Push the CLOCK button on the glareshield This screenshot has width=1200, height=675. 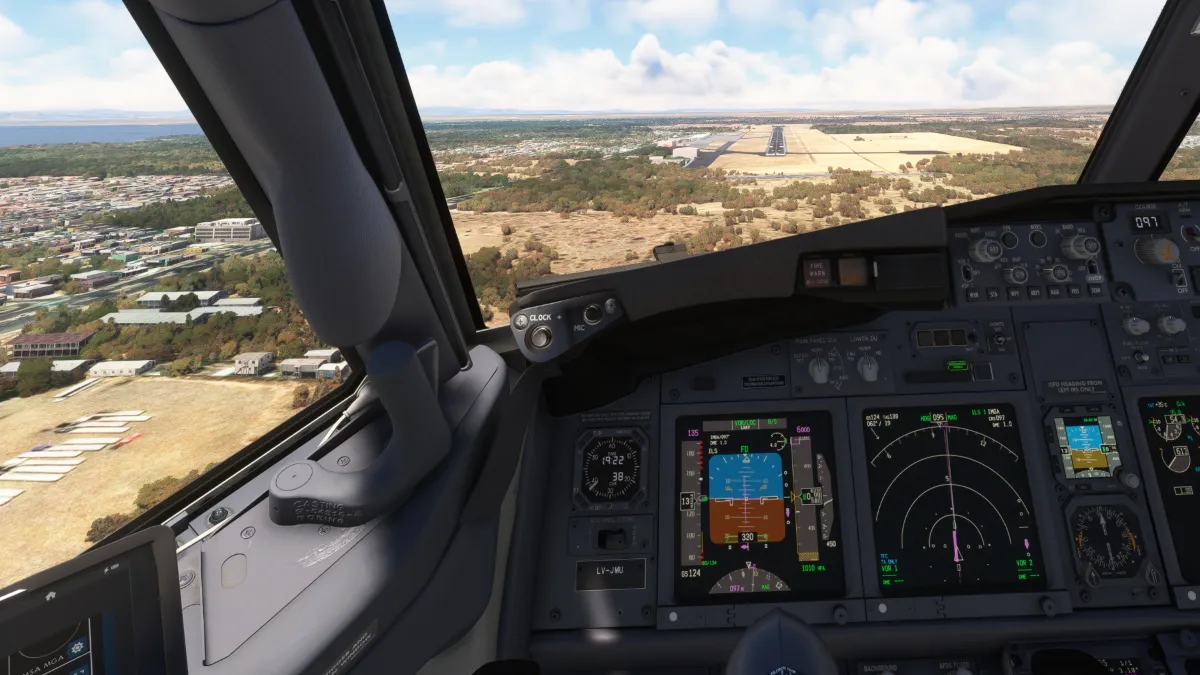(541, 336)
